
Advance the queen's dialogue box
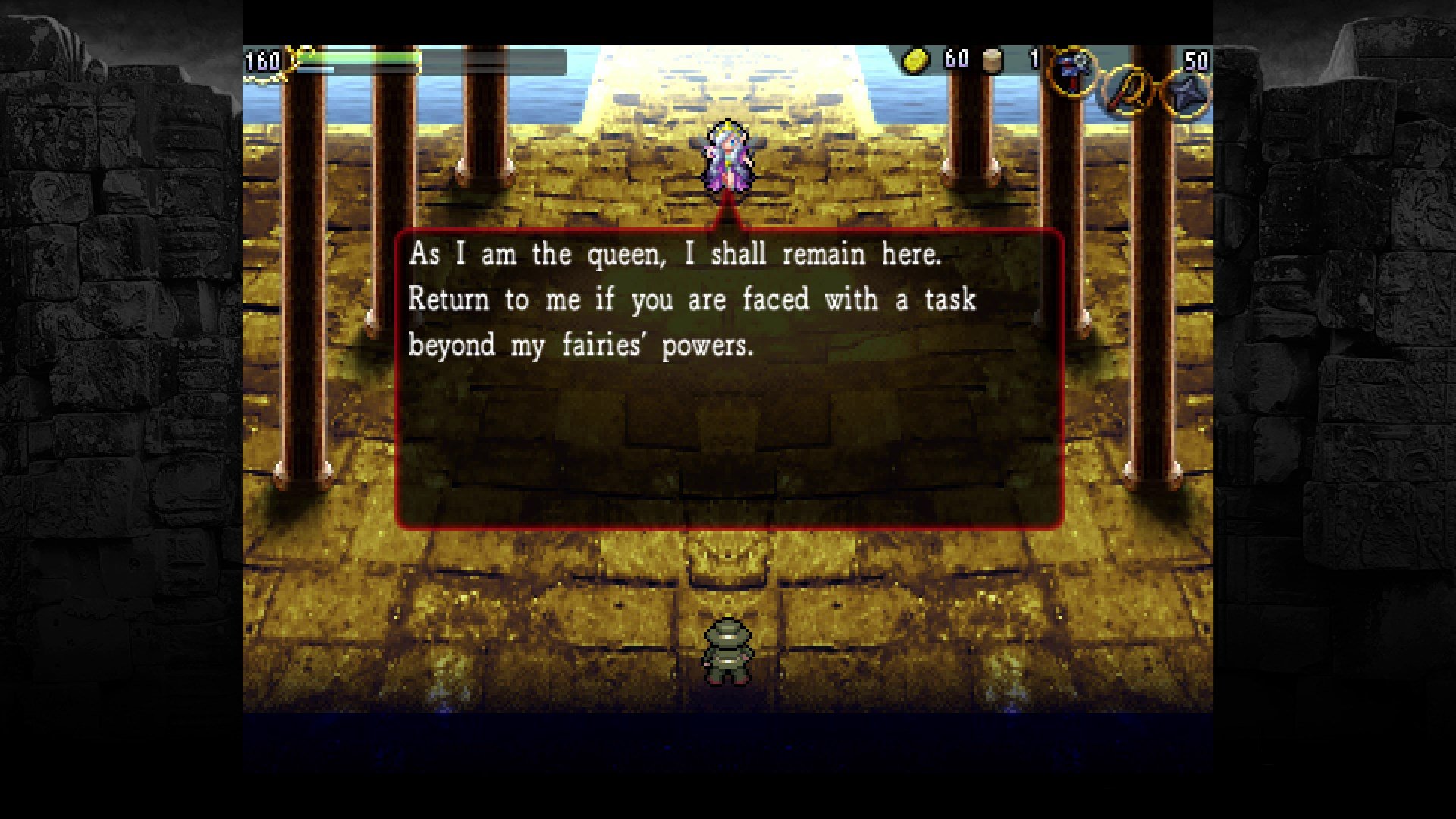tap(728, 379)
